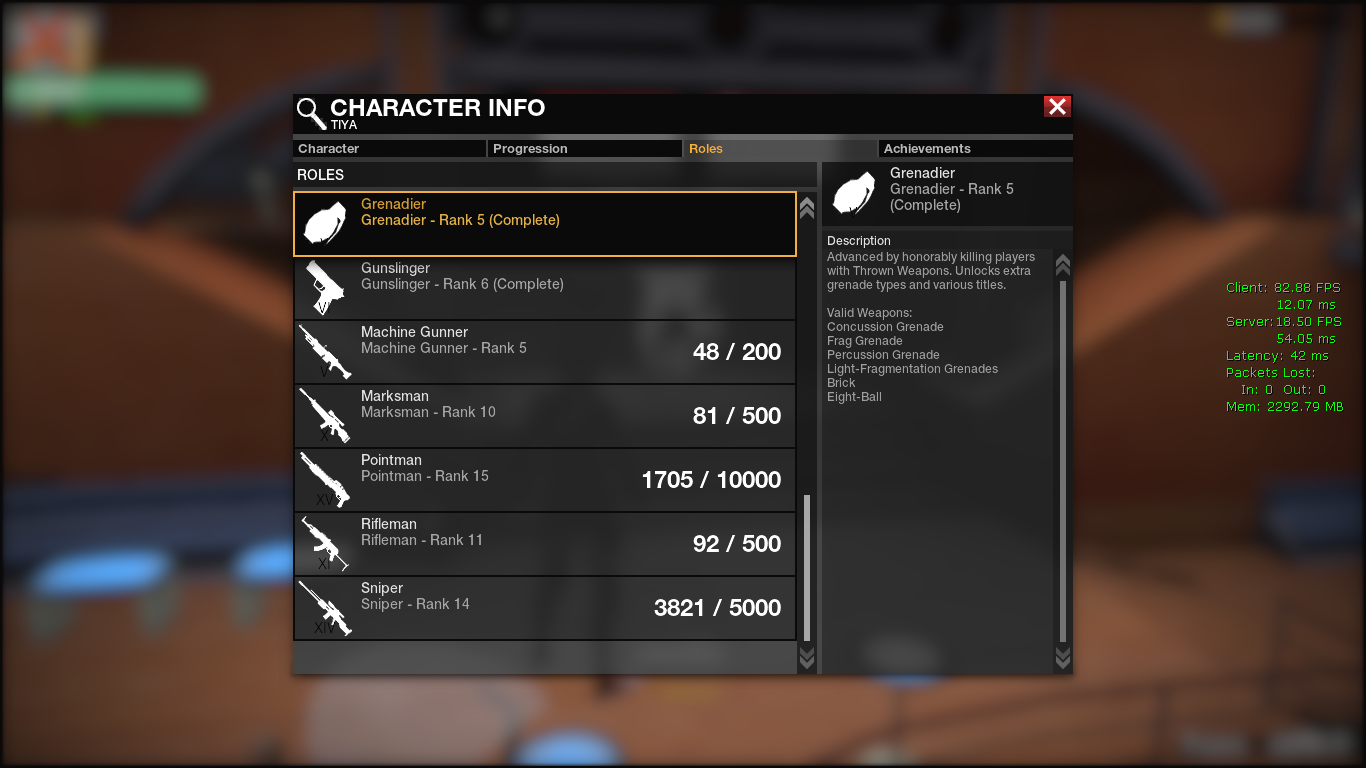This screenshot has width=1366, height=768.
Task: Click the description panel scroll-down arrow
Action: 1063,657
